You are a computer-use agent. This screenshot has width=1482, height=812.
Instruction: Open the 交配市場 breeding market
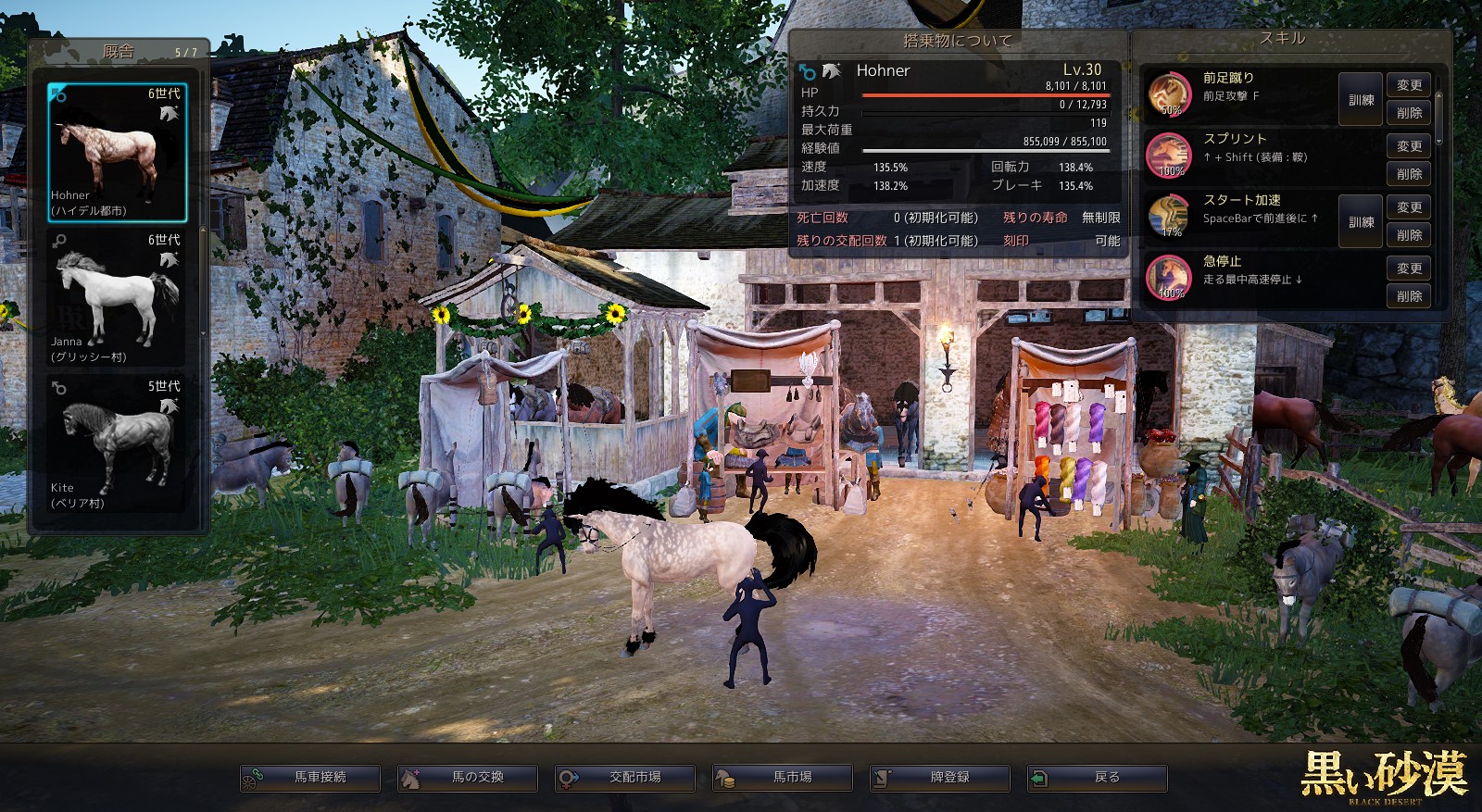tap(625, 778)
